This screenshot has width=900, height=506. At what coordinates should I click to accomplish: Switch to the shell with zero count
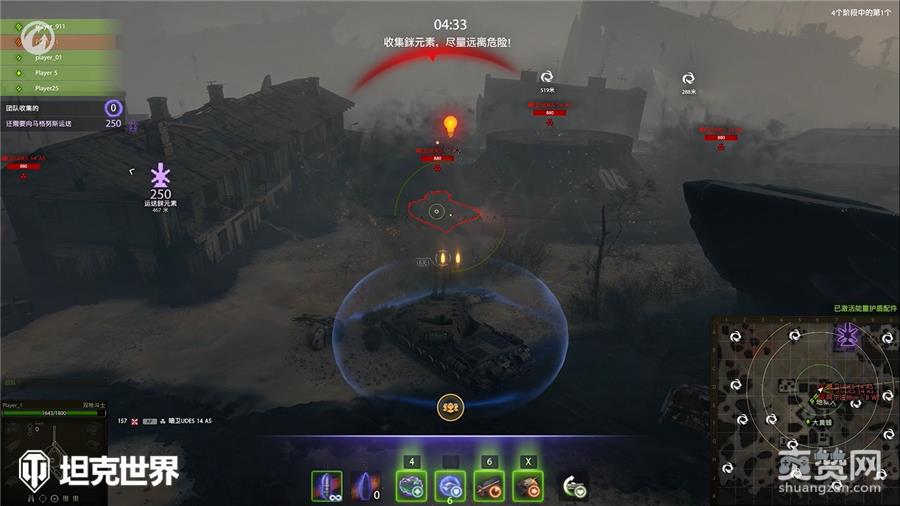point(367,486)
